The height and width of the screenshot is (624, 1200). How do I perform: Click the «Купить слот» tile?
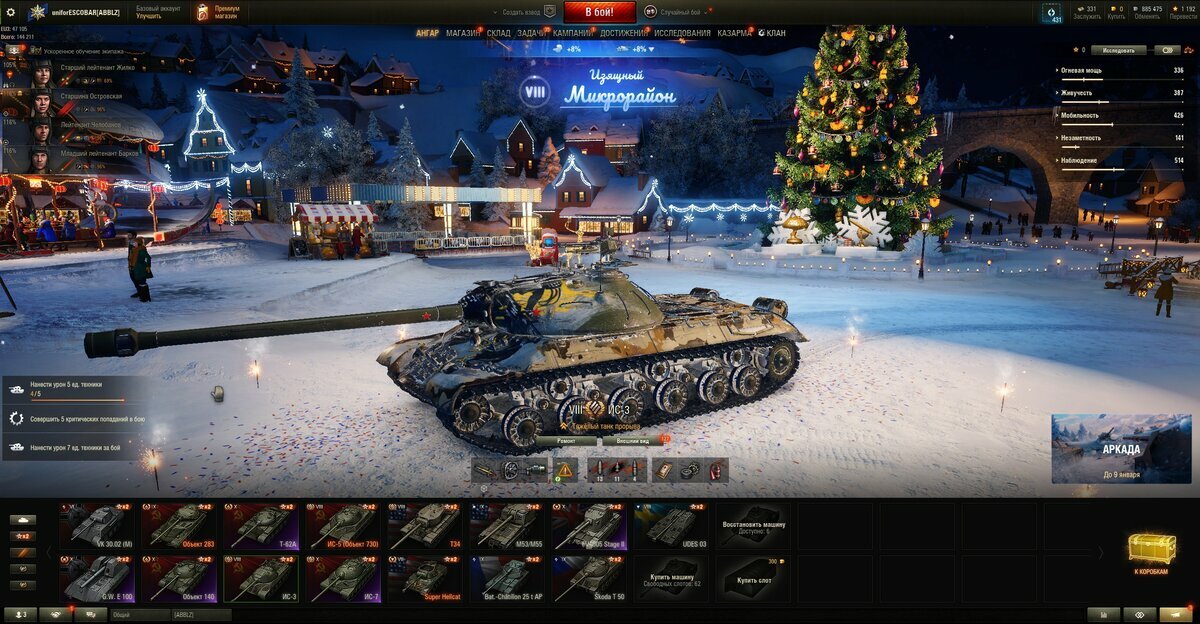[752, 578]
